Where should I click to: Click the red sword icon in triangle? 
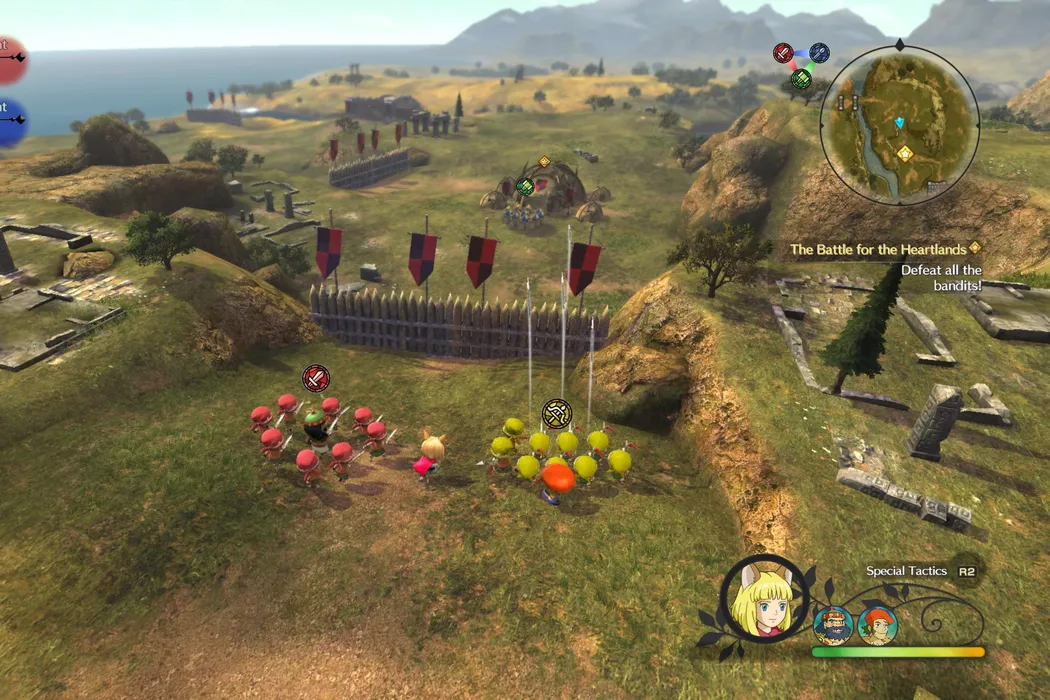point(783,53)
